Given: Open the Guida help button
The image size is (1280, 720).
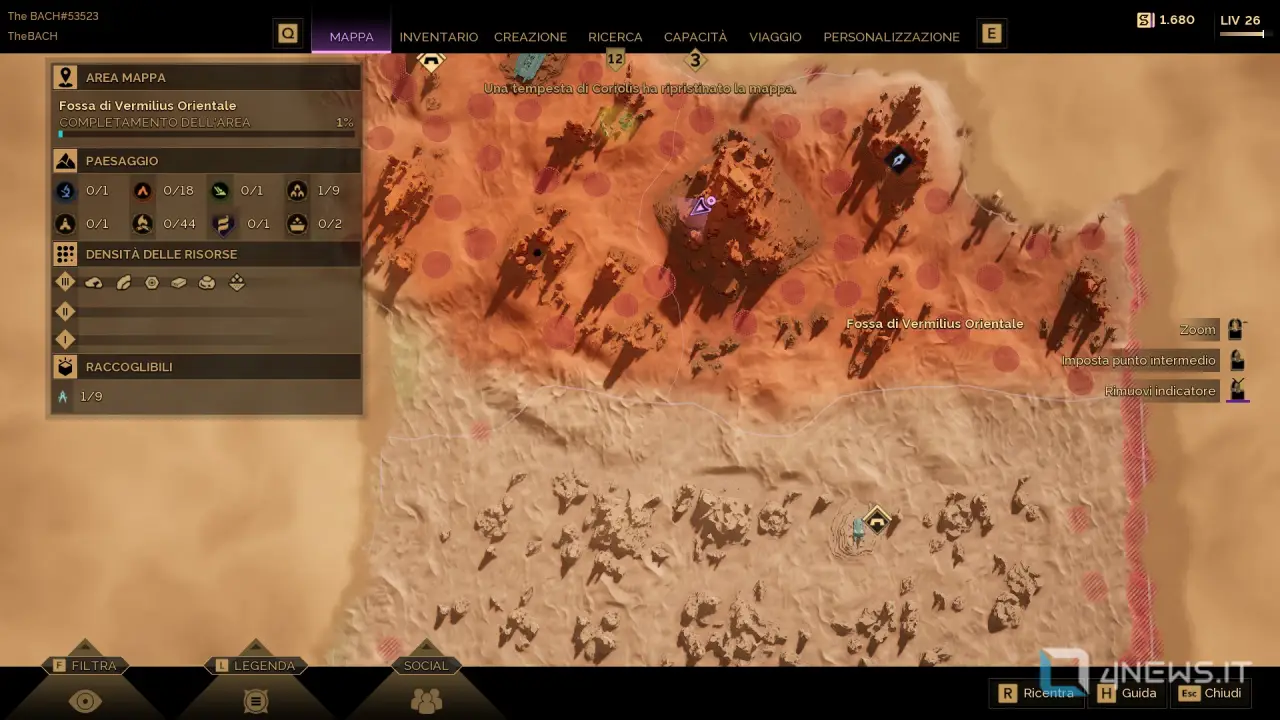Looking at the screenshot, I should [1128, 693].
